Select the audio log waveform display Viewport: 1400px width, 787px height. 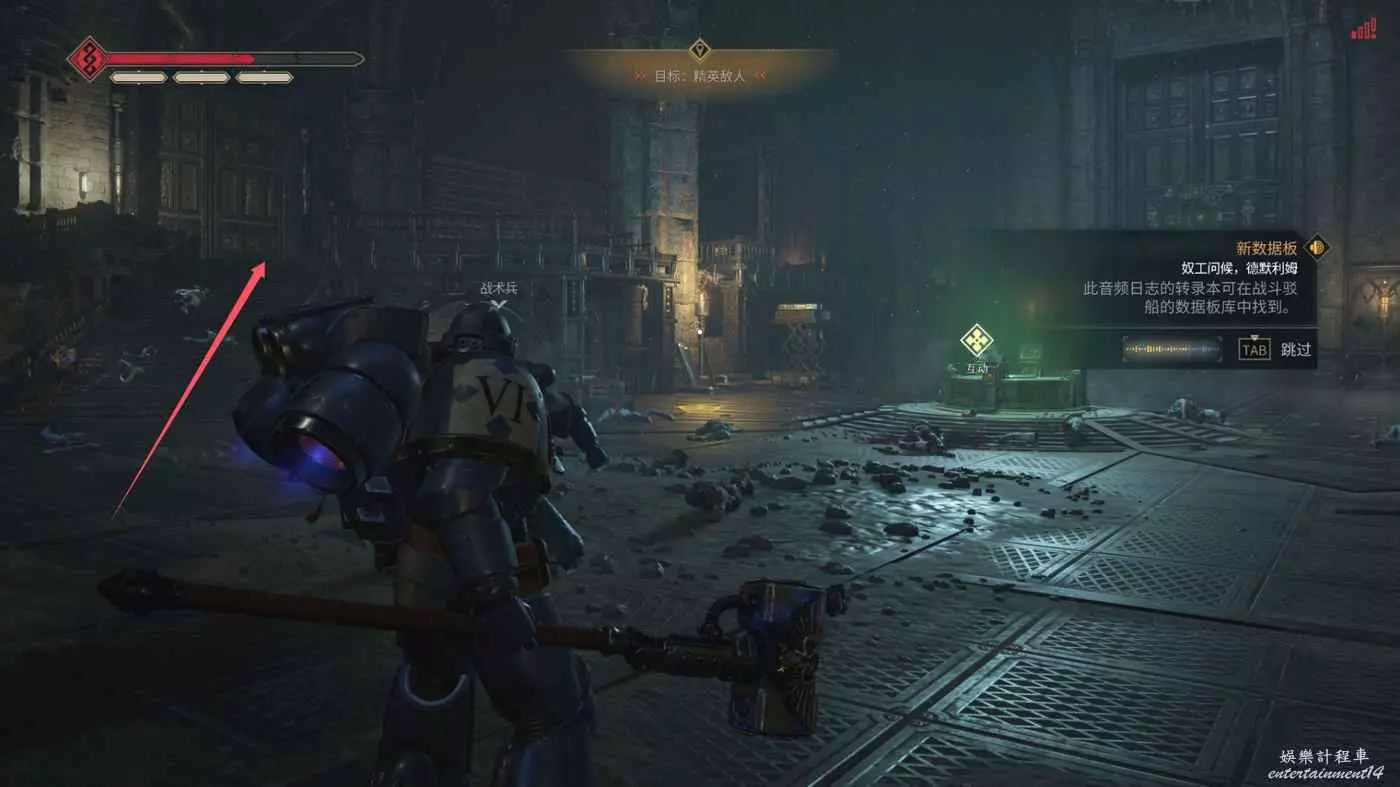[1172, 349]
